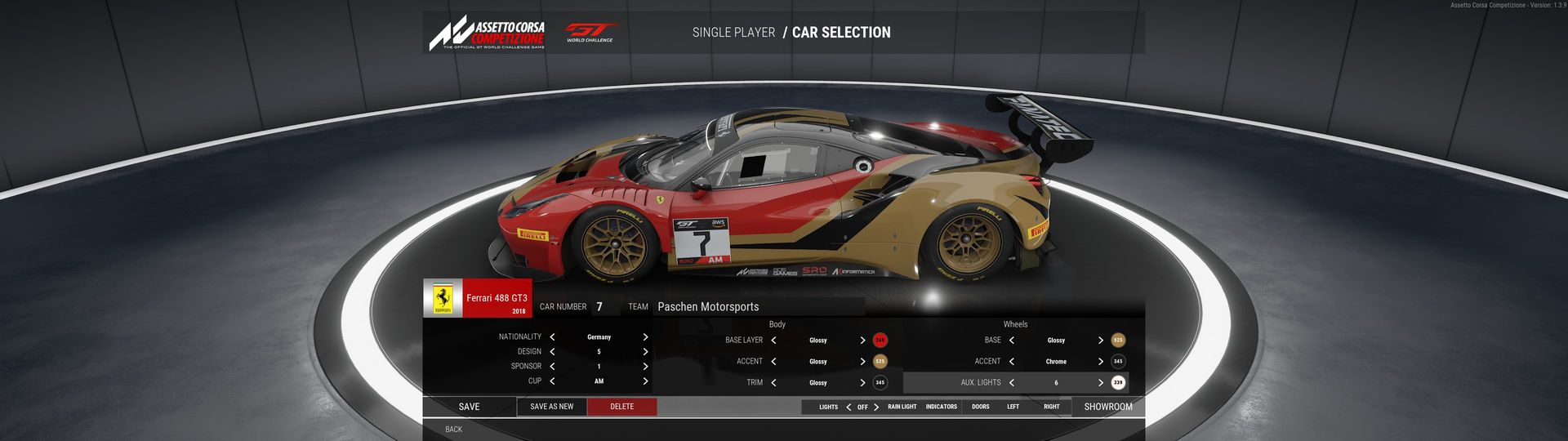The image size is (1568, 441).
Task: Open the red body Base Layer color swatch
Action: pyautogui.click(x=880, y=341)
